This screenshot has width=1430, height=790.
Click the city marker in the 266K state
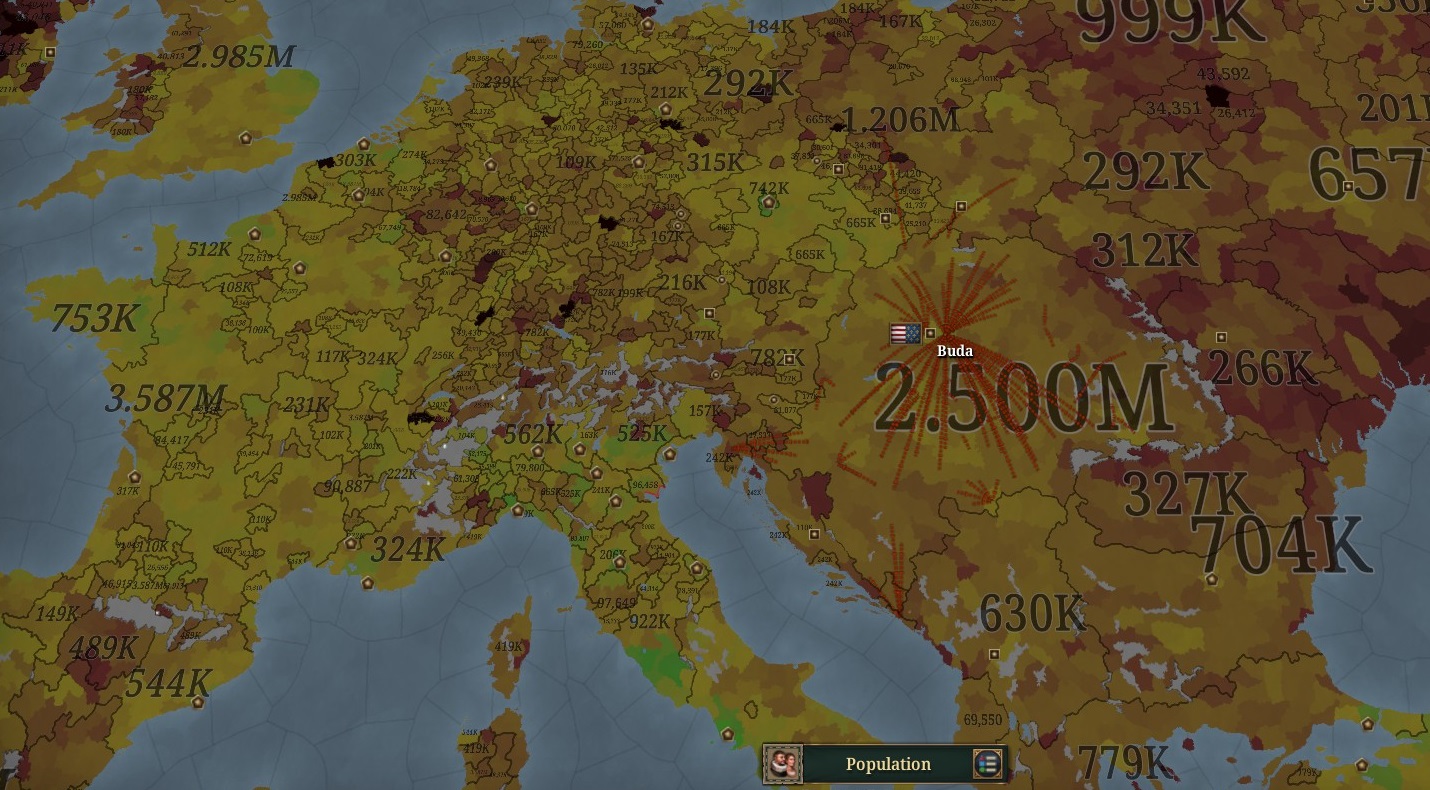tap(1221, 337)
